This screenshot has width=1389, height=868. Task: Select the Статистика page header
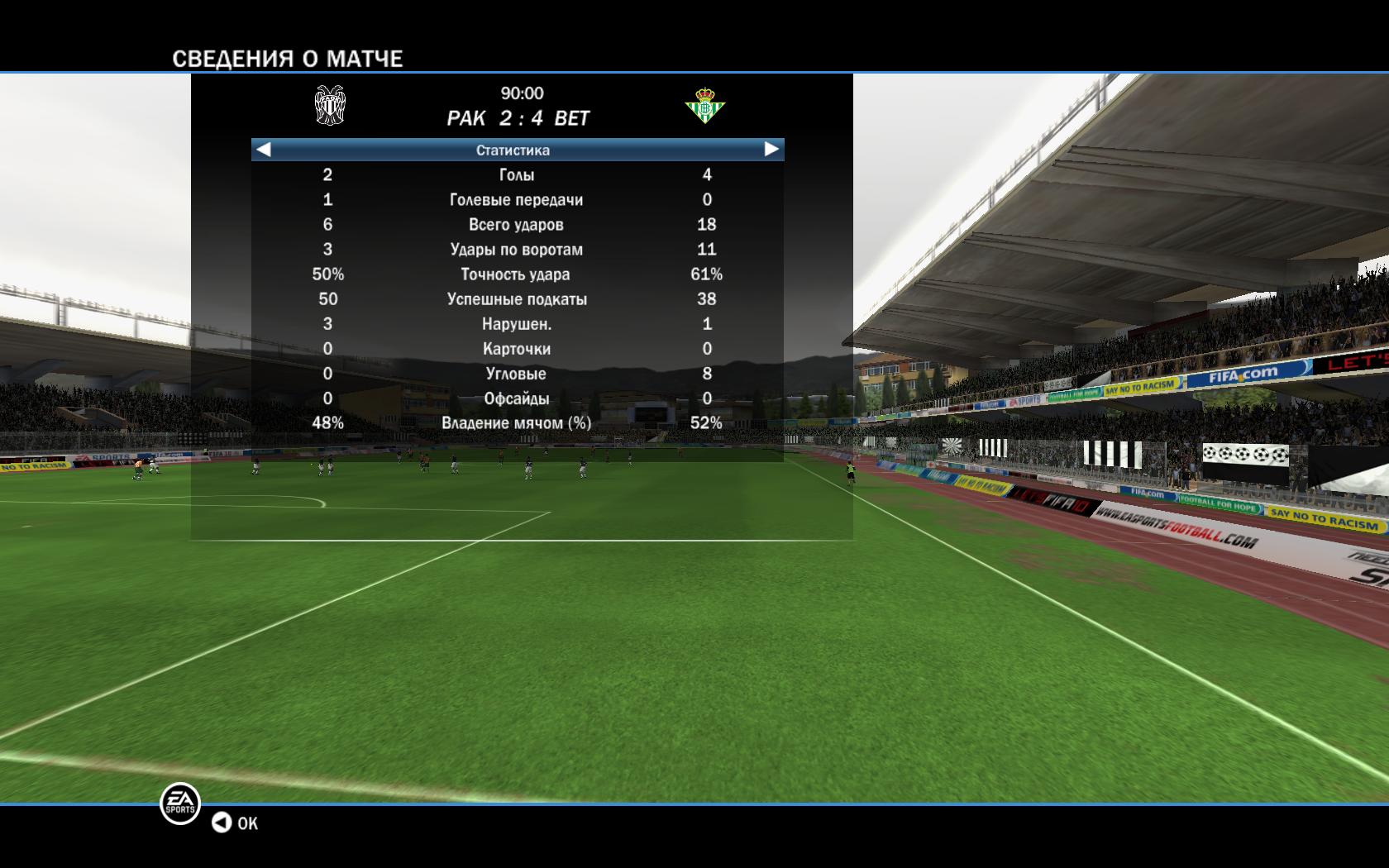(x=513, y=150)
